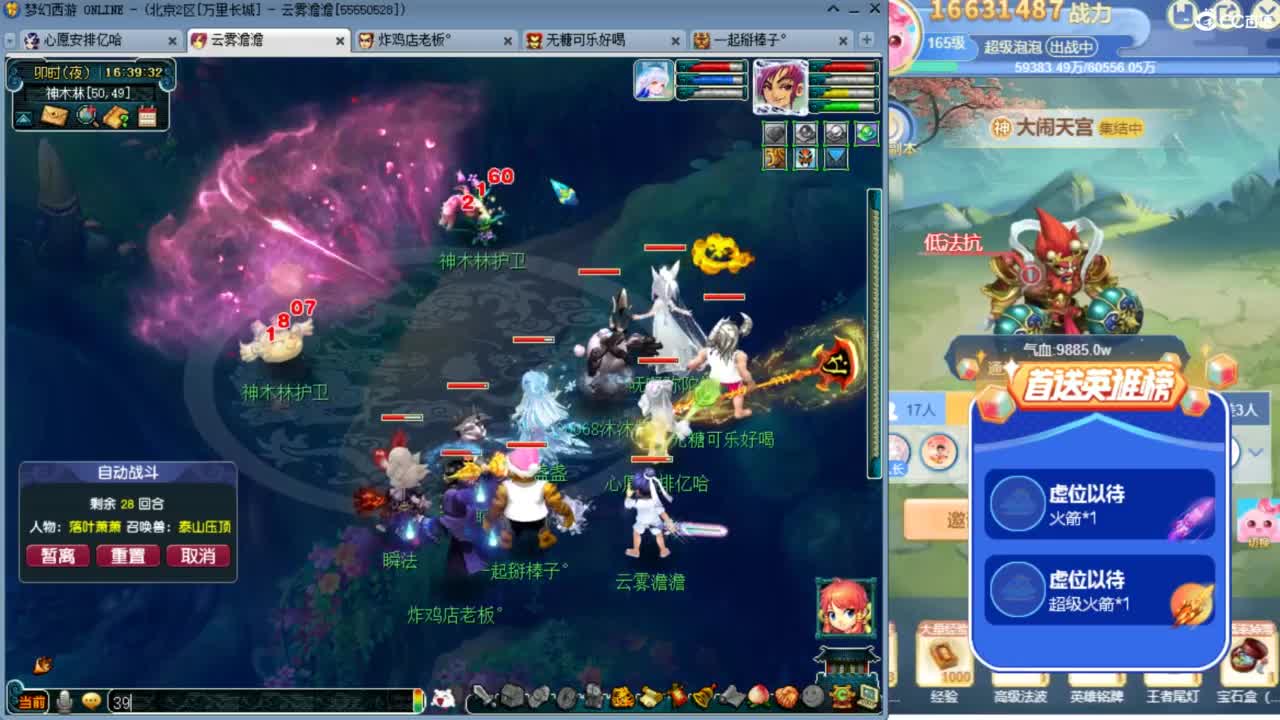Toggle the microphone in the chat bar
Viewport: 1280px width, 720px height.
(x=65, y=701)
